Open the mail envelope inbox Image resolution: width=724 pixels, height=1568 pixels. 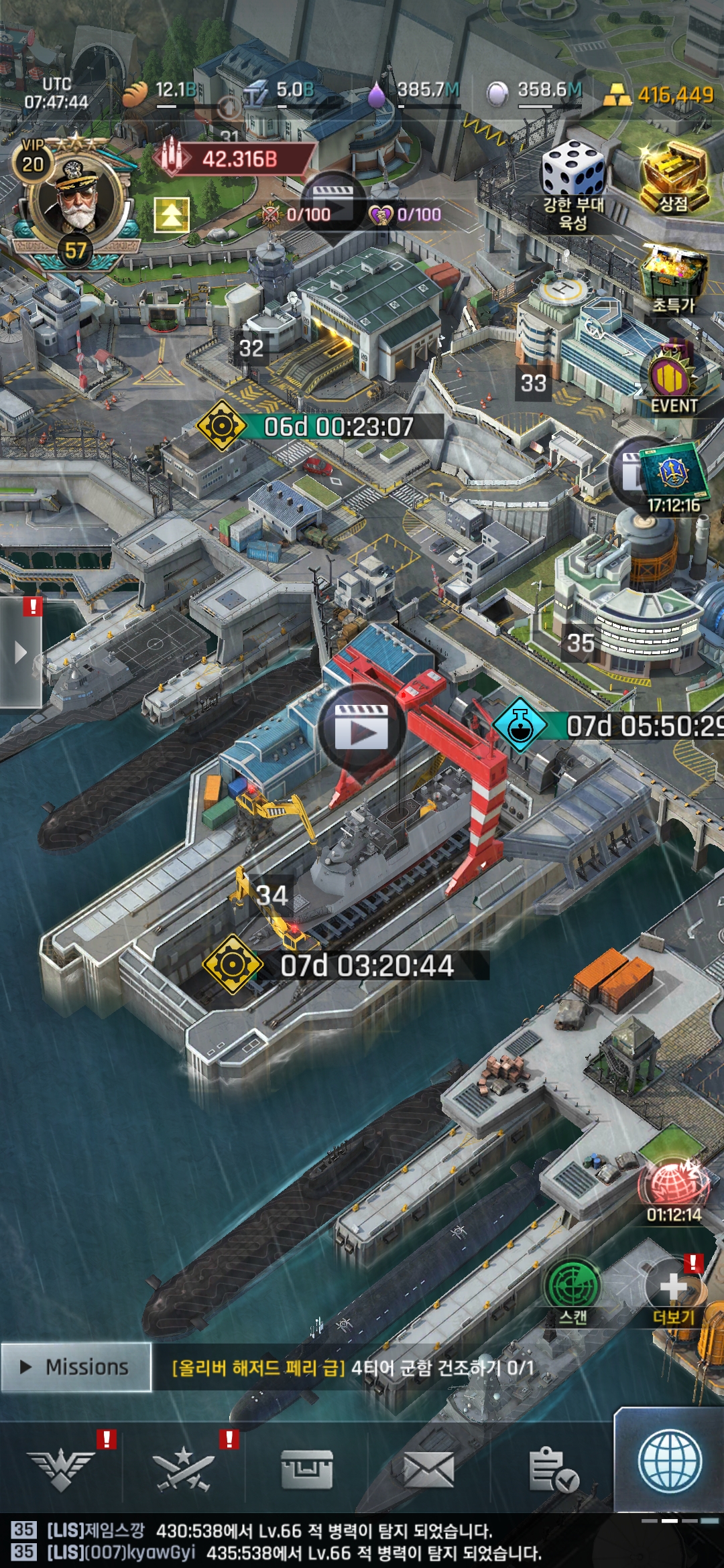[429, 1472]
